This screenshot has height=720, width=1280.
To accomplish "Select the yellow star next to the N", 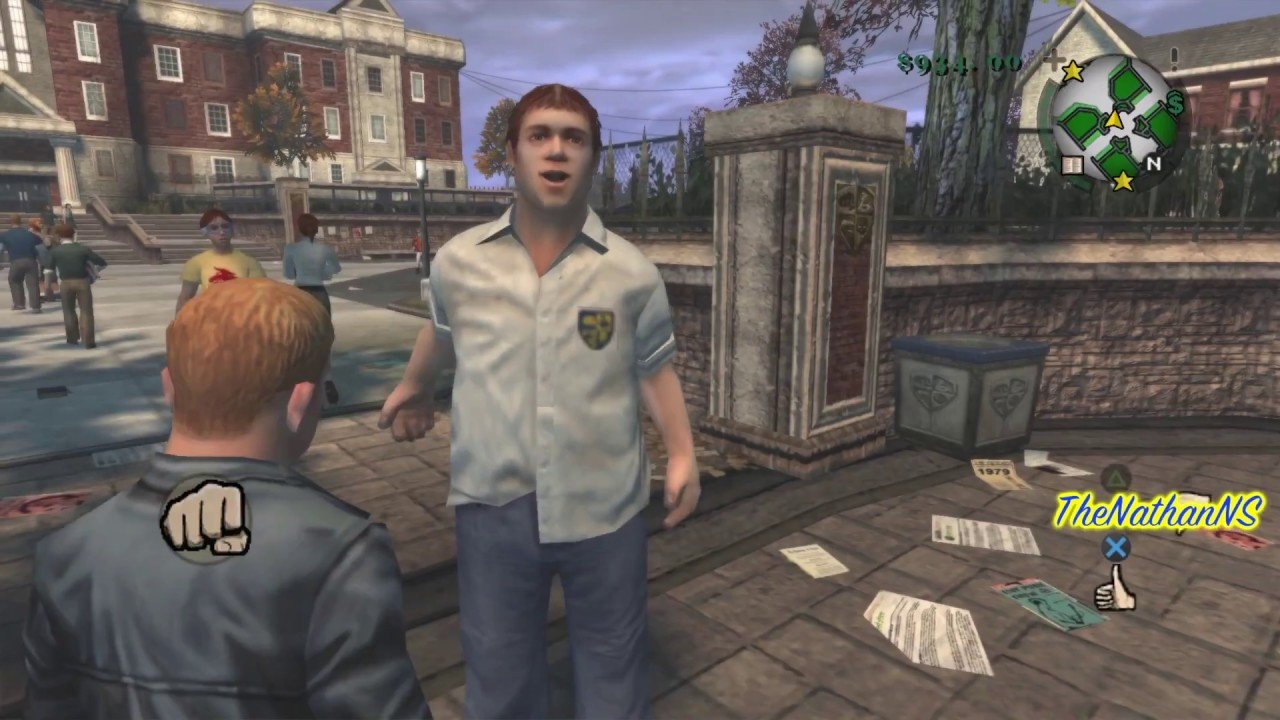I will click(1123, 181).
